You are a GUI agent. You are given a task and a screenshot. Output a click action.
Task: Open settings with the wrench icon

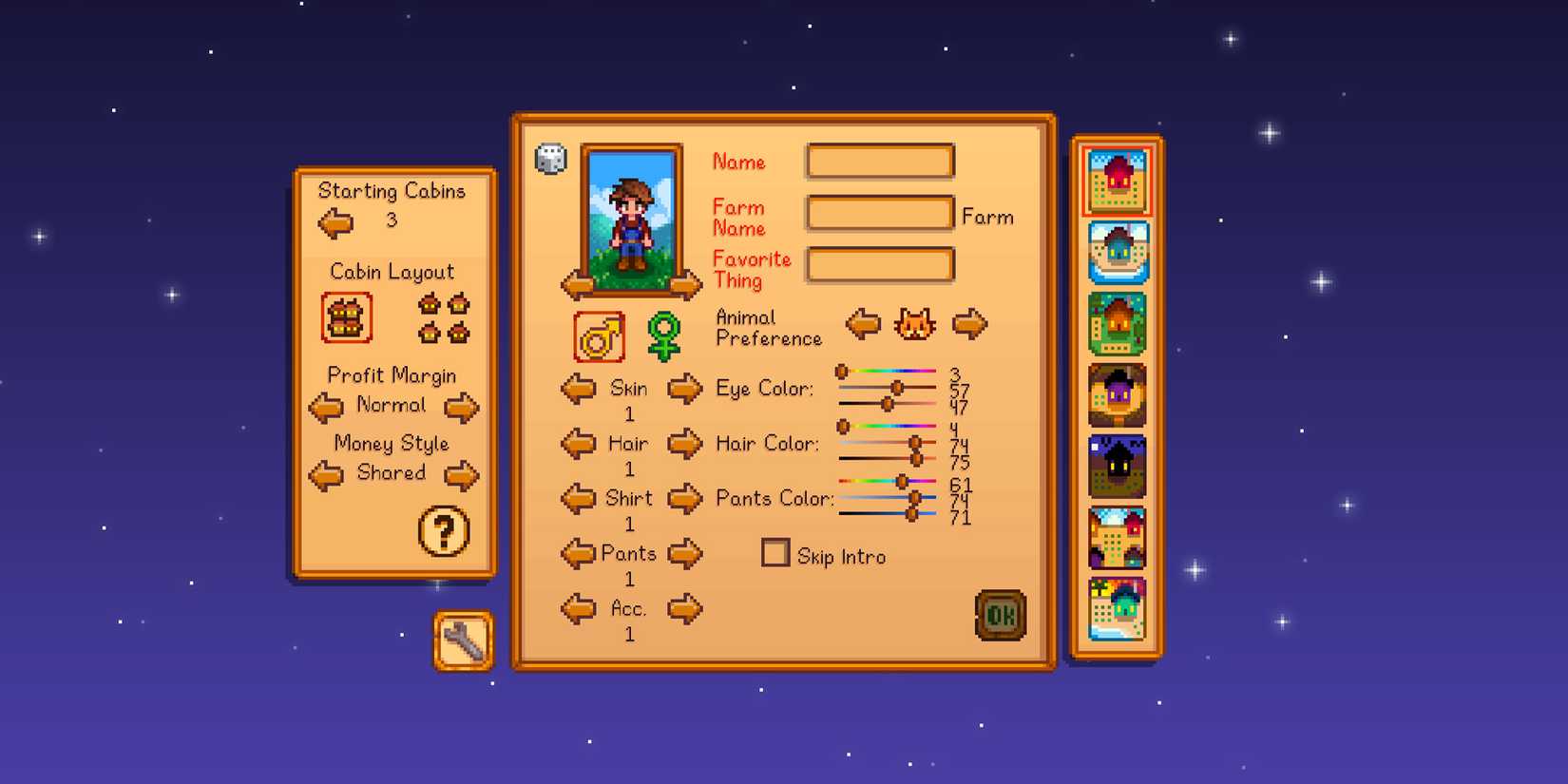463,641
